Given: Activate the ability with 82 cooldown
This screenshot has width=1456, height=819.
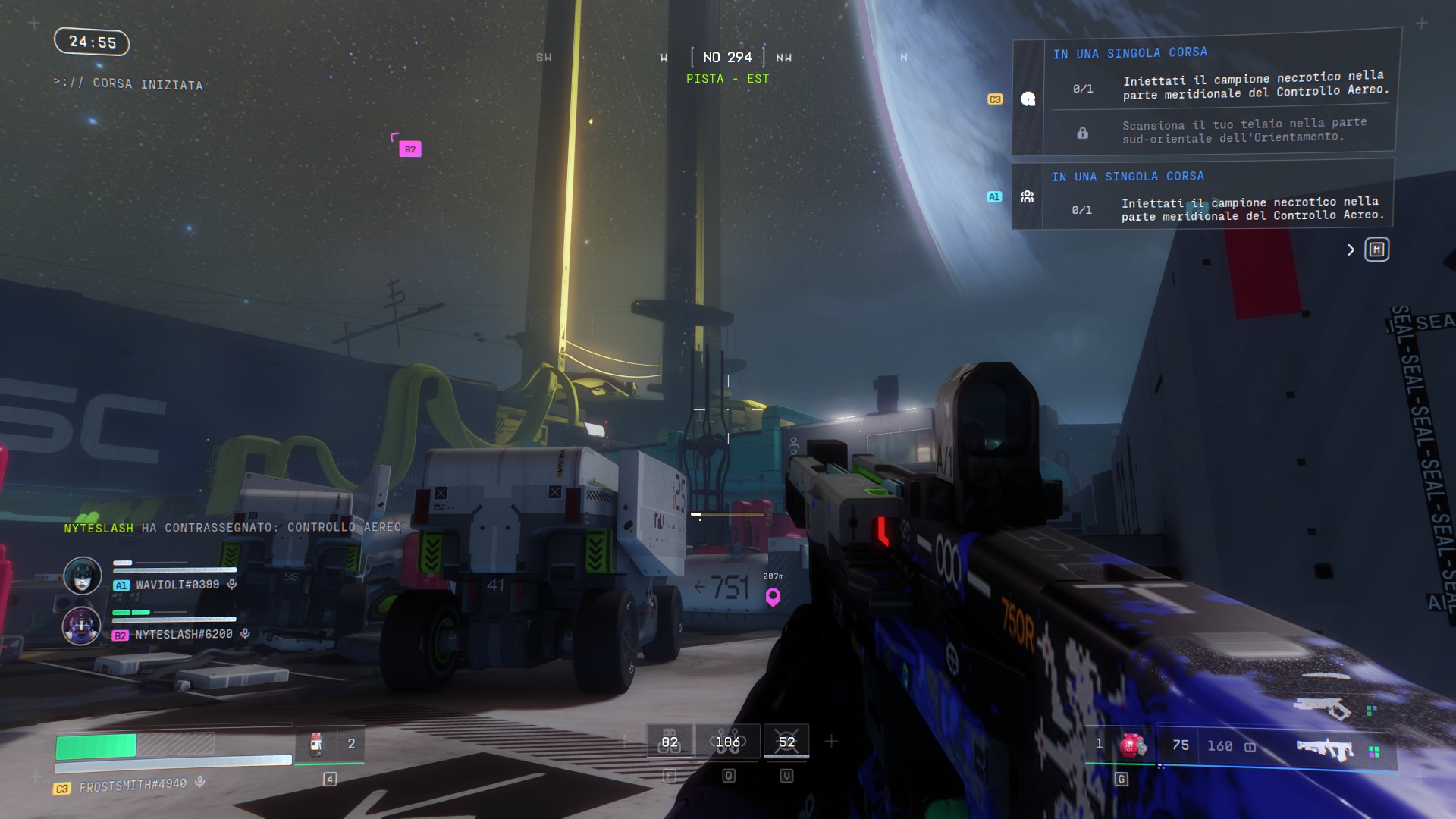Looking at the screenshot, I should 670,742.
